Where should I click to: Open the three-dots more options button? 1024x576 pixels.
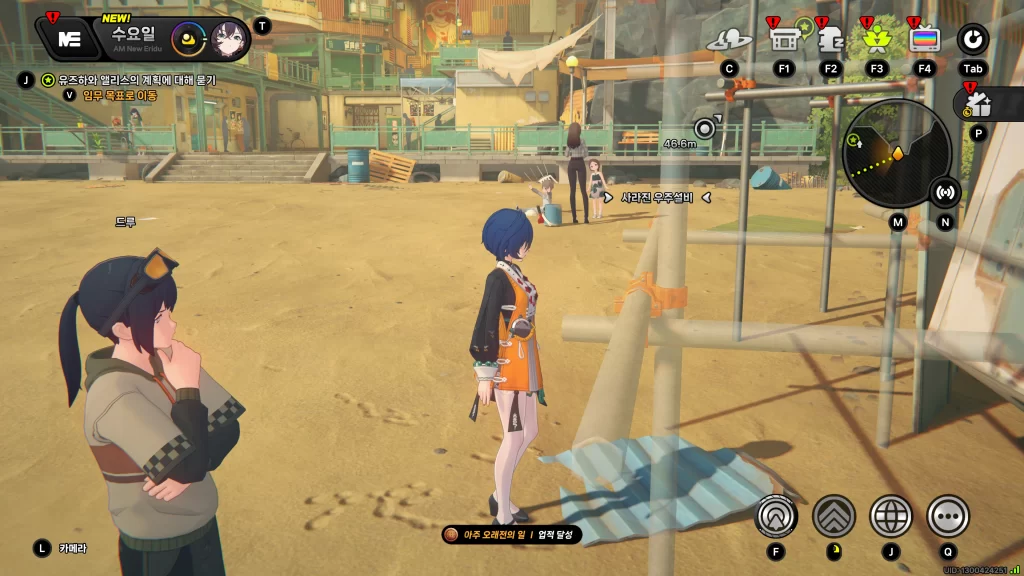tap(948, 516)
